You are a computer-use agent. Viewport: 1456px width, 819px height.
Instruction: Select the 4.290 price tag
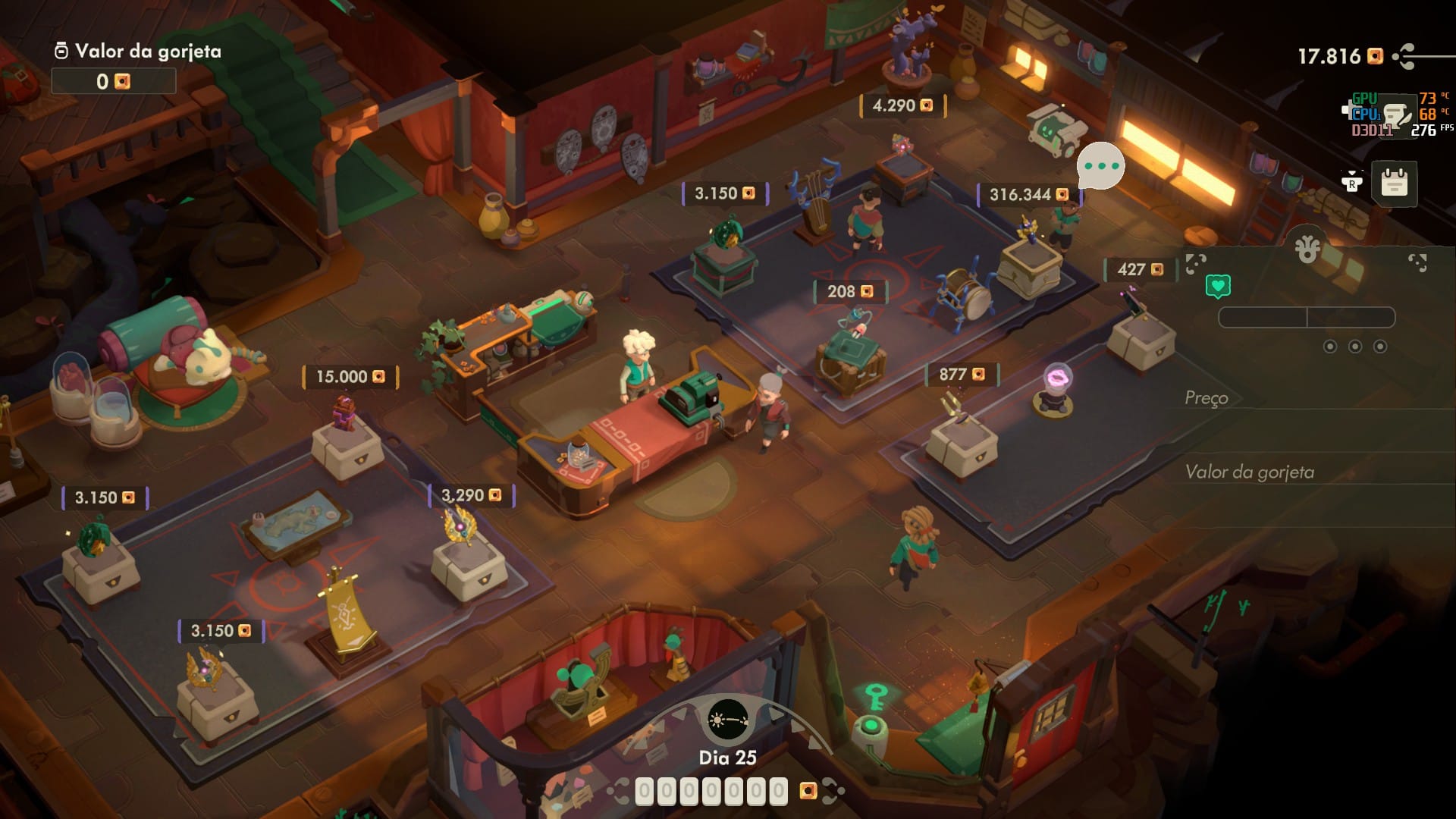pos(902,106)
